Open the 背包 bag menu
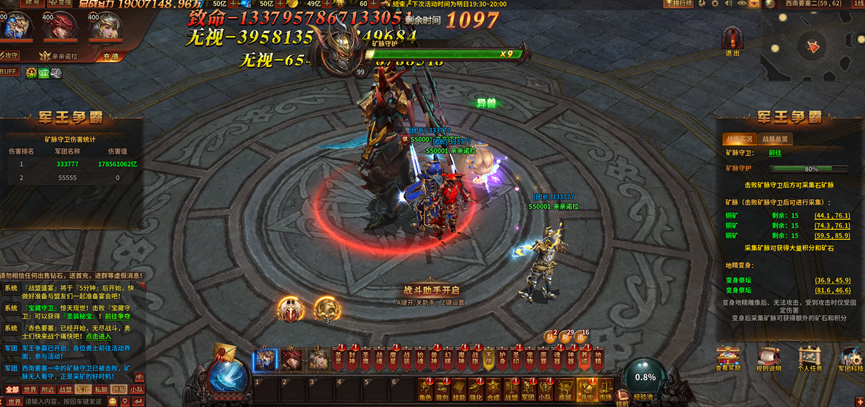Screen dimensions: 865x407 [x=442, y=389]
